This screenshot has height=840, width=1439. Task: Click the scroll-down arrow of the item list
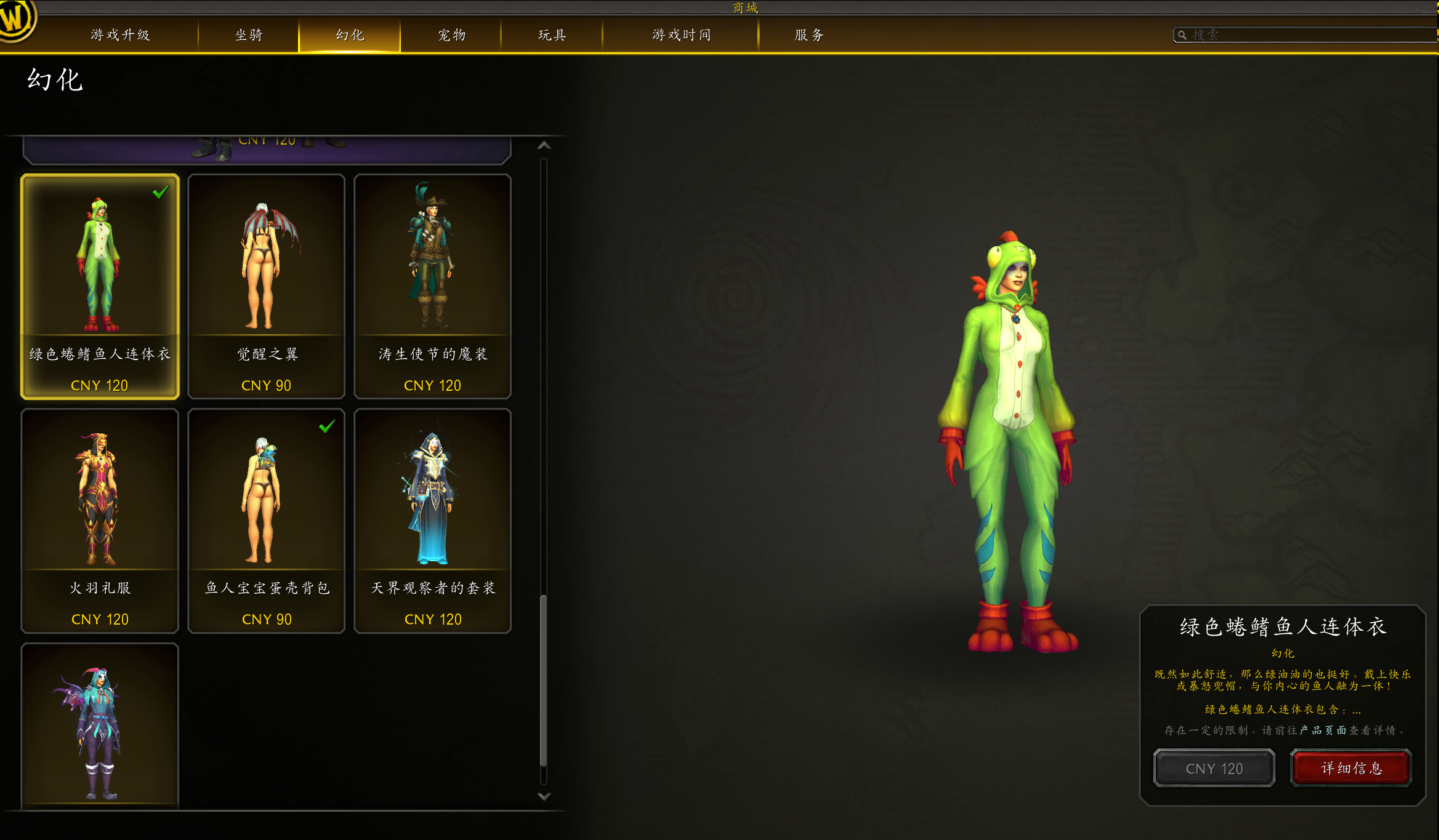544,796
